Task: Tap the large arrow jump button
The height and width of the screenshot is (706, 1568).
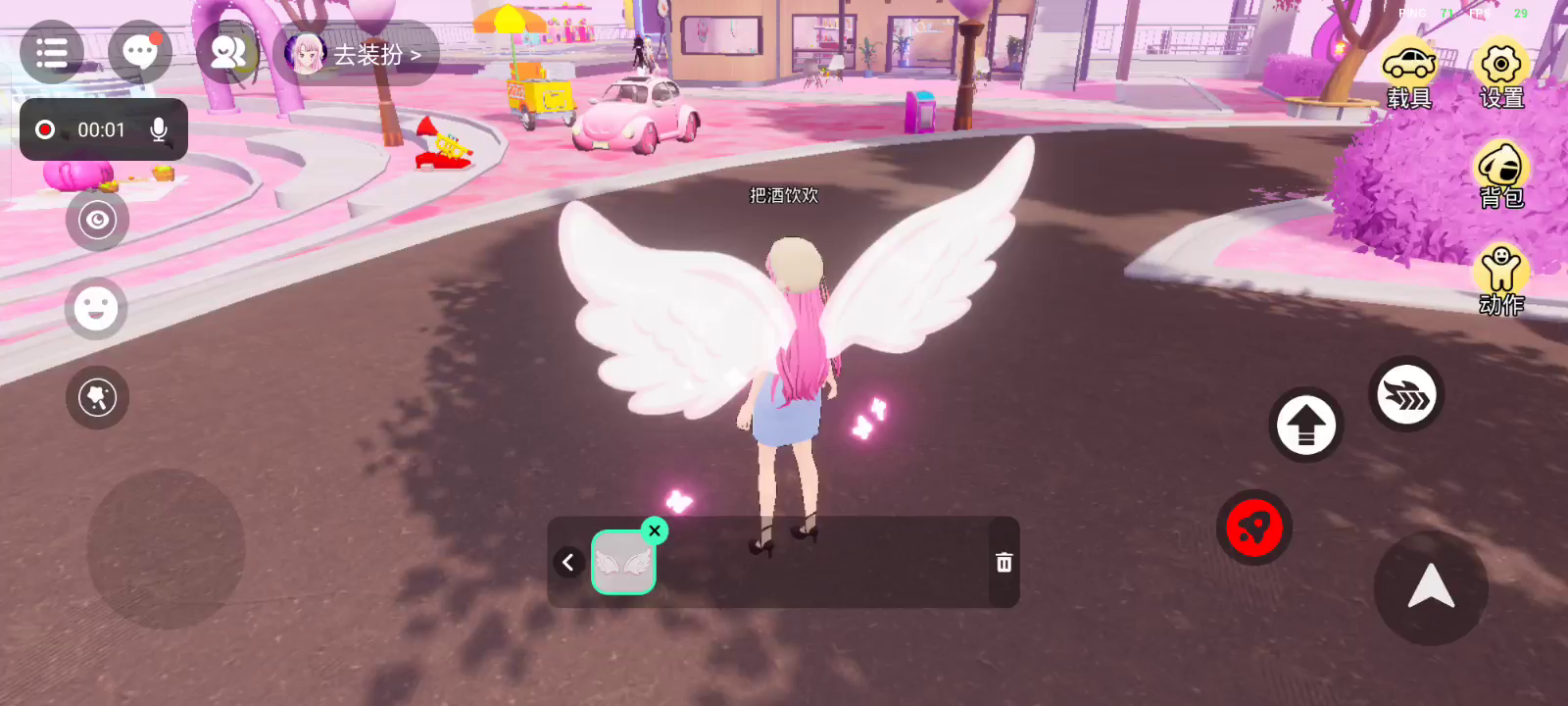Action: (1431, 587)
